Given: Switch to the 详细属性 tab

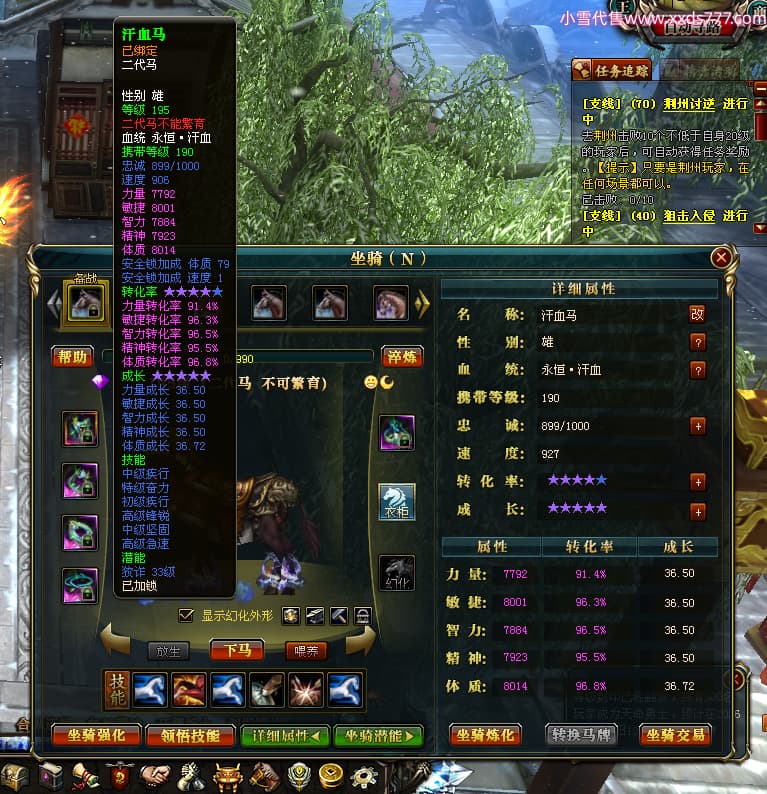Looking at the screenshot, I should (x=284, y=736).
